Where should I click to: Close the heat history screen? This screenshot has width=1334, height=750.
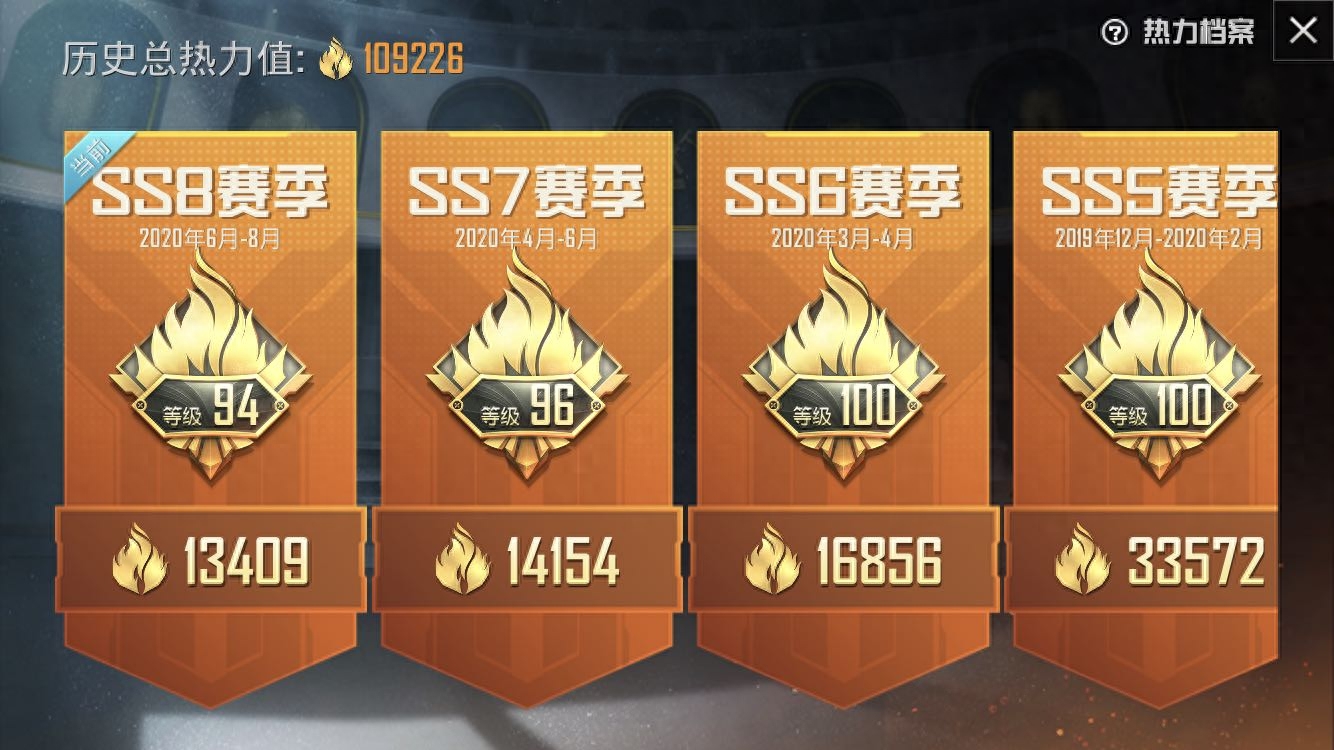1302,31
